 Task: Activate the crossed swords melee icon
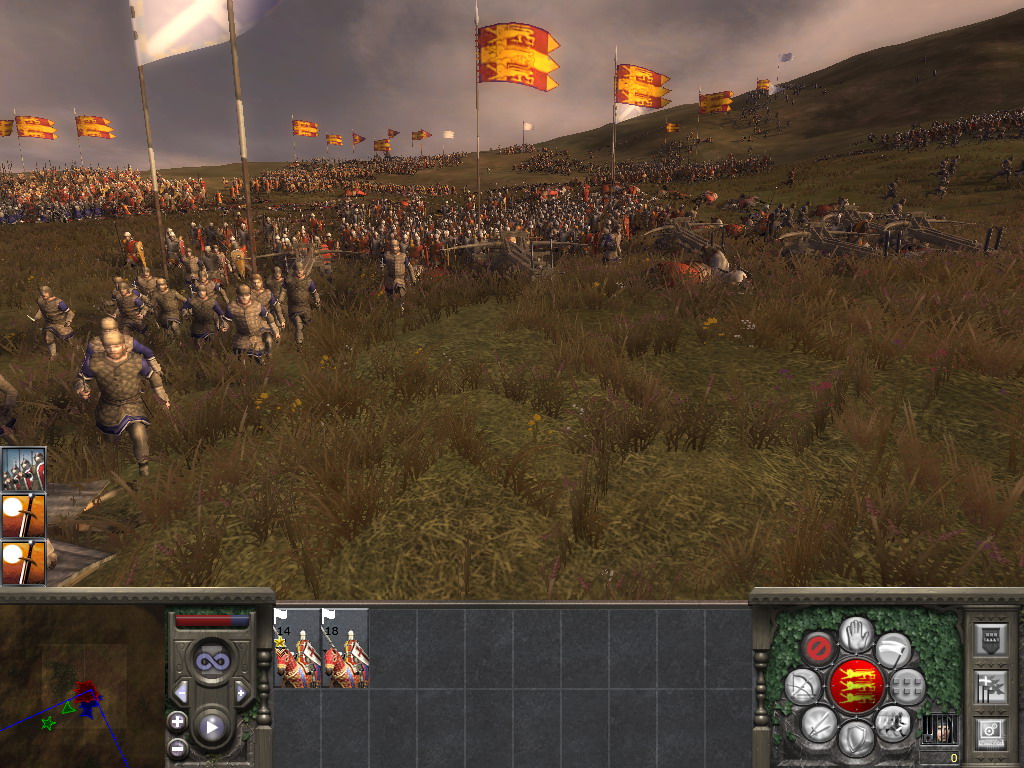819,722
